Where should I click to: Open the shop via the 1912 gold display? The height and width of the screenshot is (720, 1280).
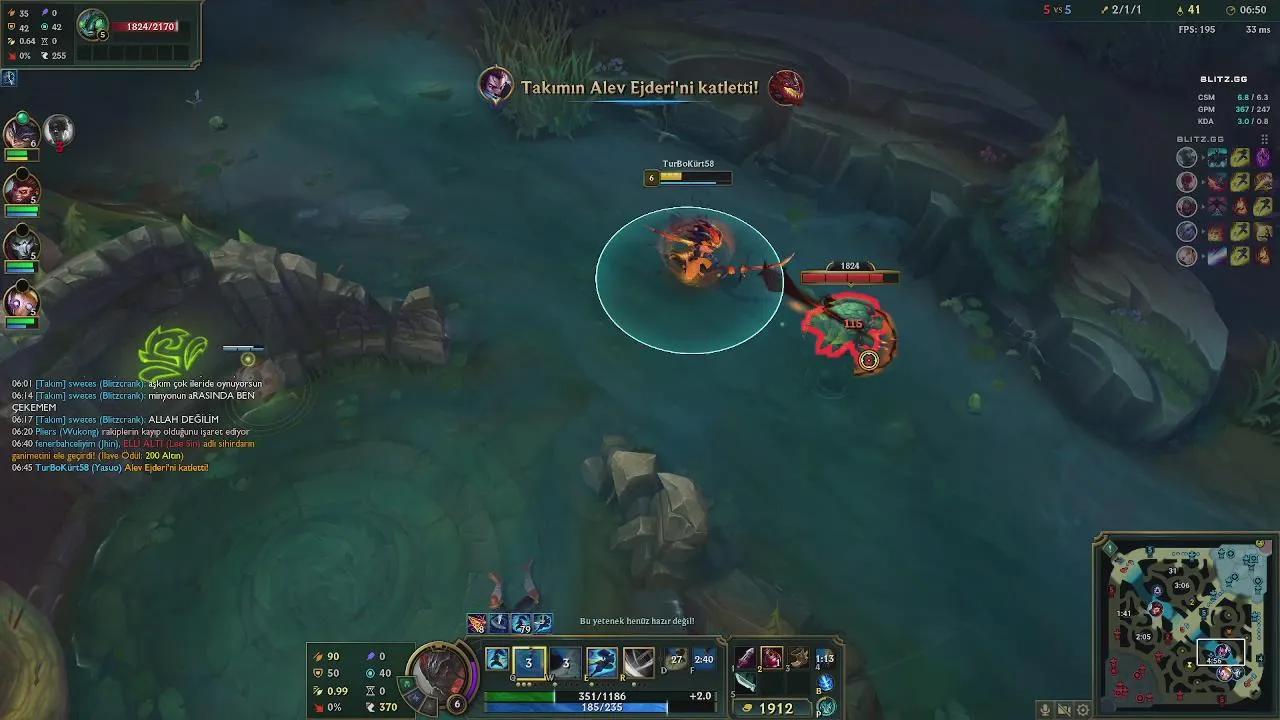pyautogui.click(x=776, y=706)
